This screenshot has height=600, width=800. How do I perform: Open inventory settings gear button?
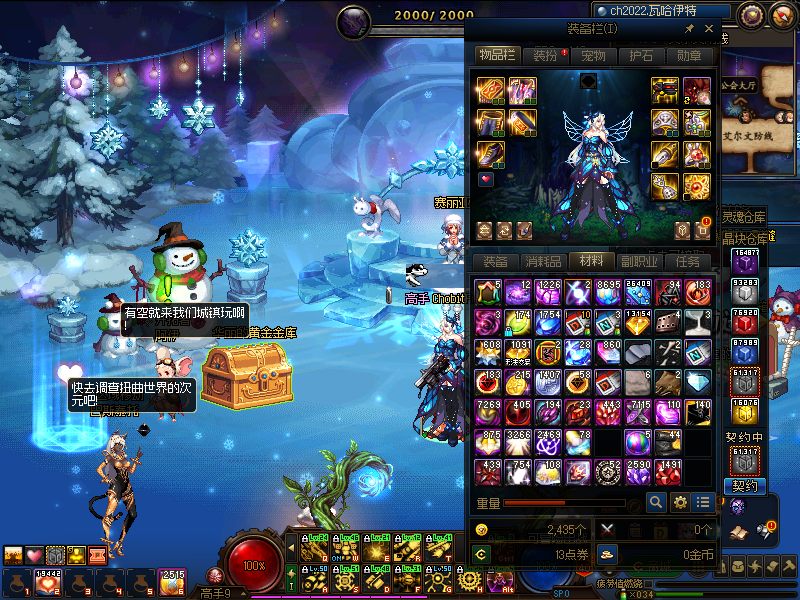click(x=680, y=502)
